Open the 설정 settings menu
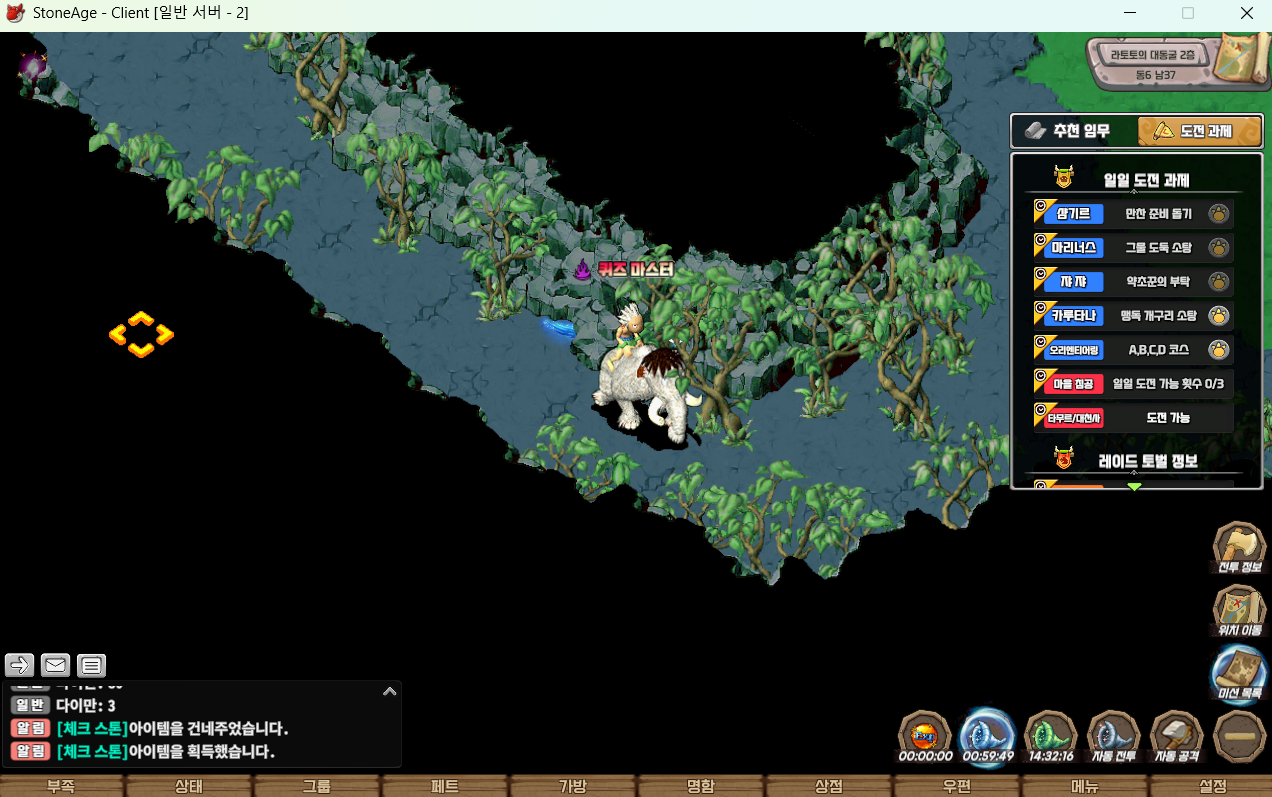Image resolution: width=1272 pixels, height=797 pixels. tap(1213, 786)
